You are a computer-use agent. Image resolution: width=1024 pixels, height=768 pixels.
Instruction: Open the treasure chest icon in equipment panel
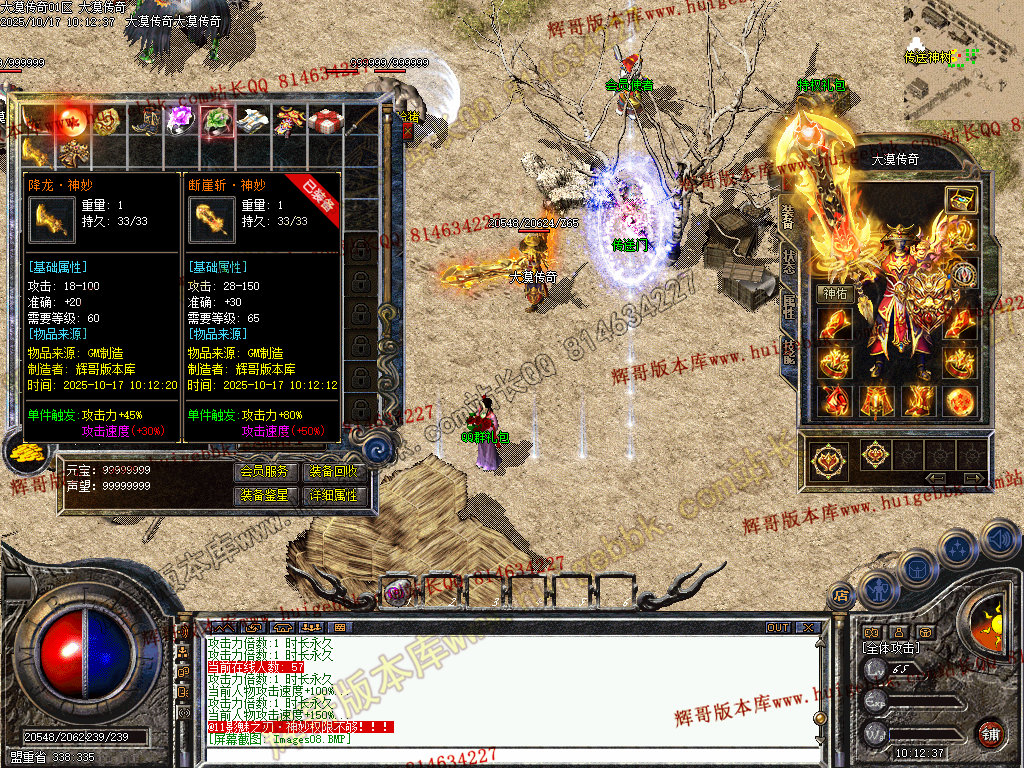tap(961, 198)
